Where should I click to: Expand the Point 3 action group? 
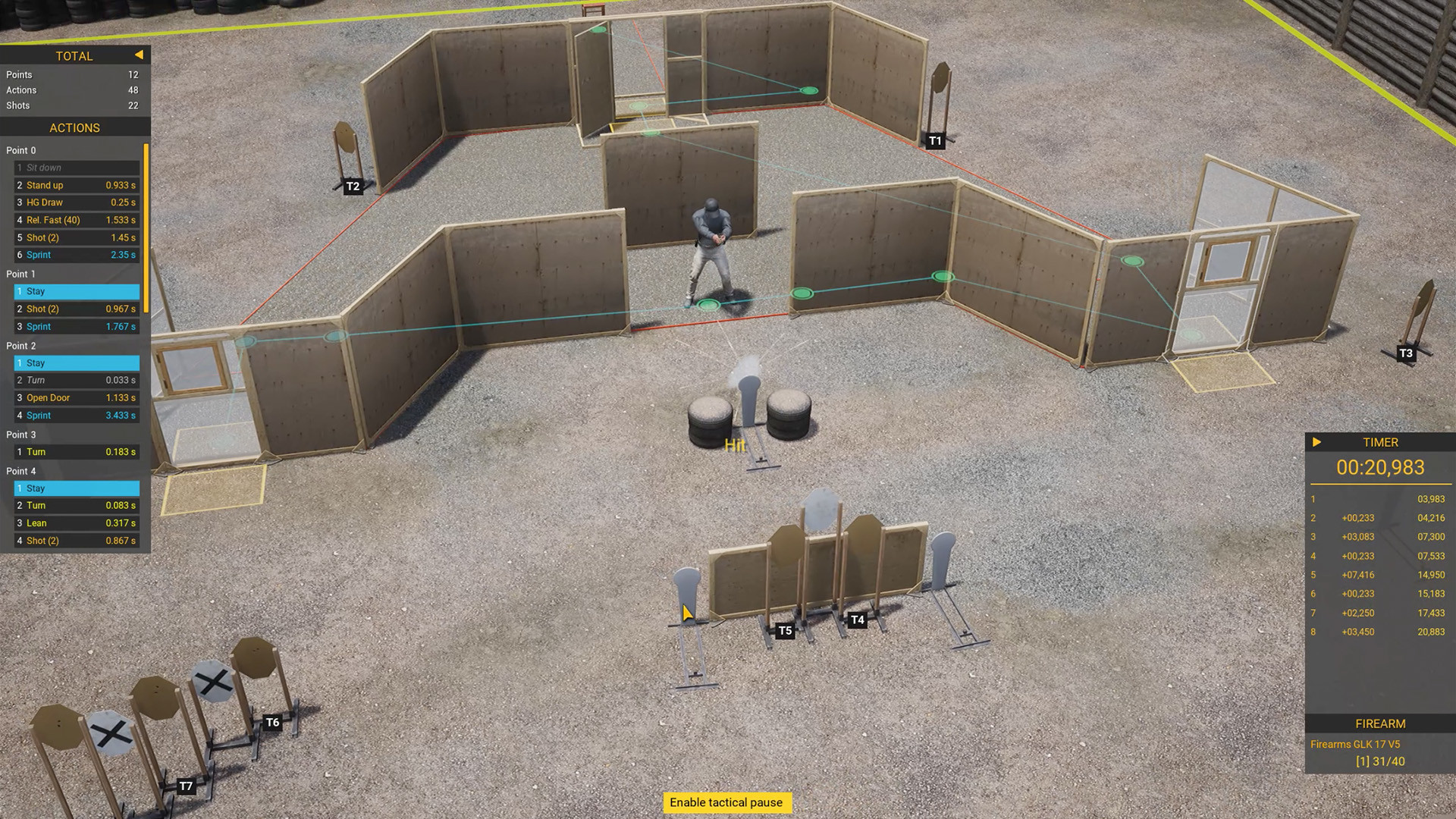[22, 435]
